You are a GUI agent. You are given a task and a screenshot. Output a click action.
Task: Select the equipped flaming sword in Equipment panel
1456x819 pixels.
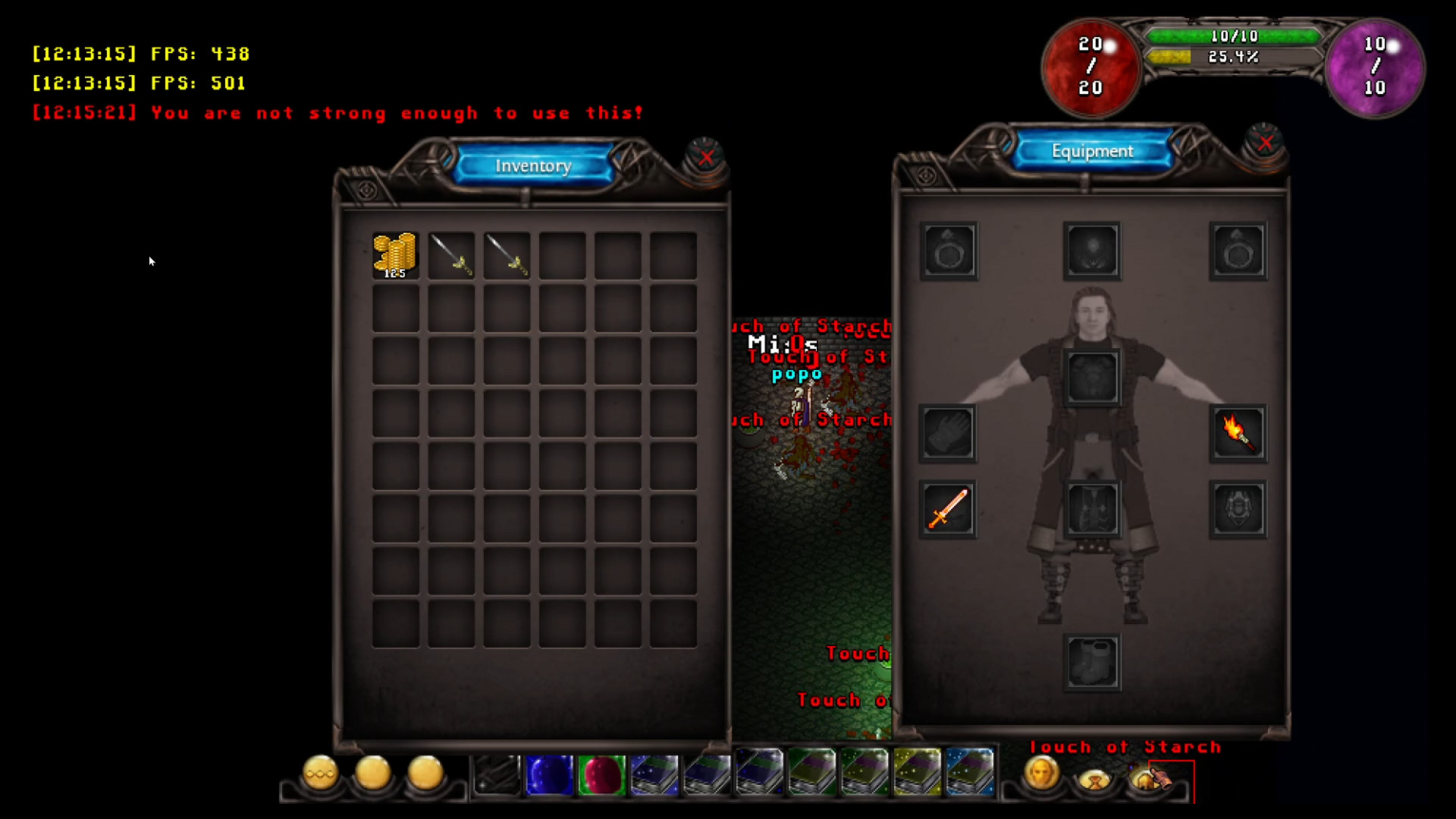pyautogui.click(x=949, y=509)
